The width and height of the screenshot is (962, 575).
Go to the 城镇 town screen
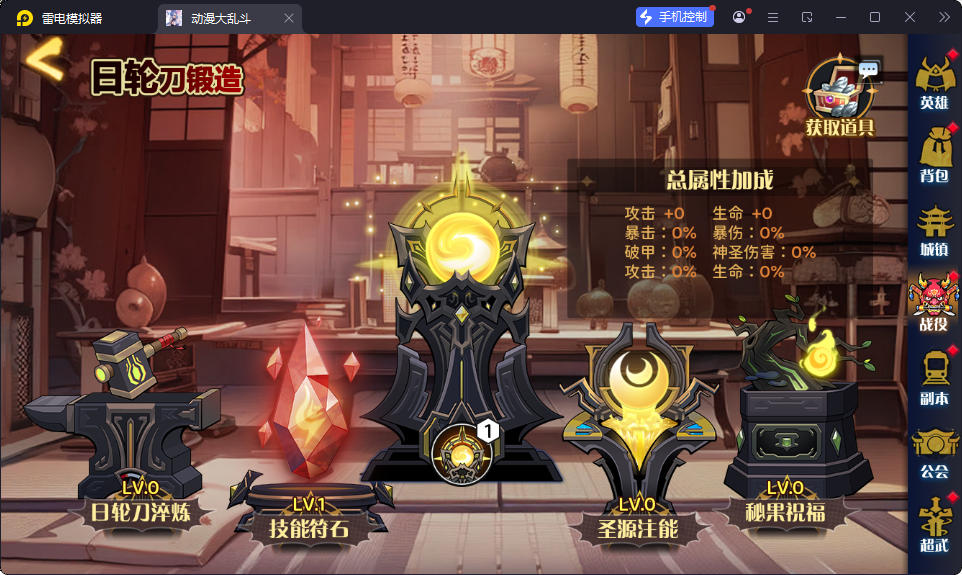pos(934,229)
